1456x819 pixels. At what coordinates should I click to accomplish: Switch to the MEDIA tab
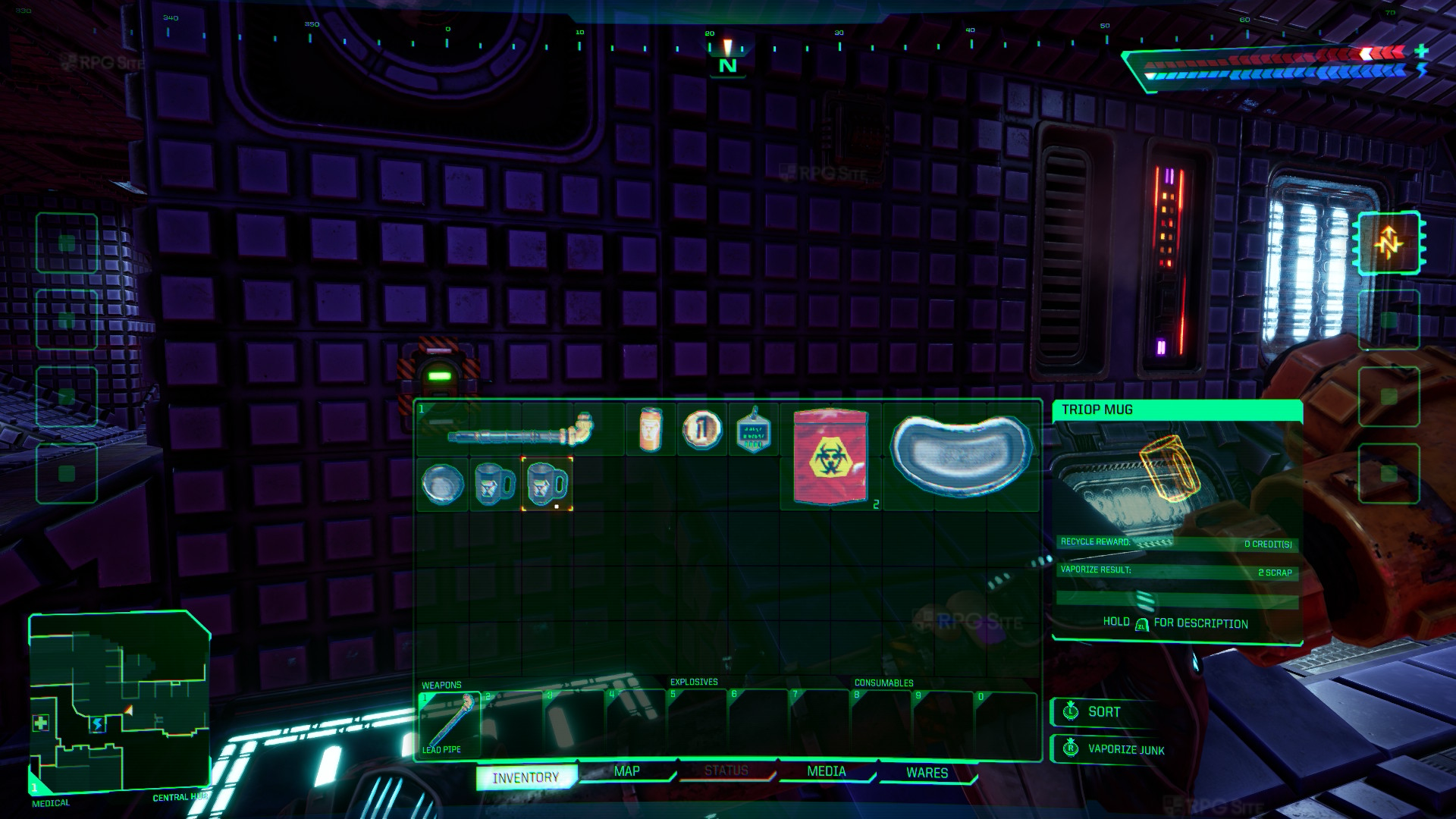(827, 771)
